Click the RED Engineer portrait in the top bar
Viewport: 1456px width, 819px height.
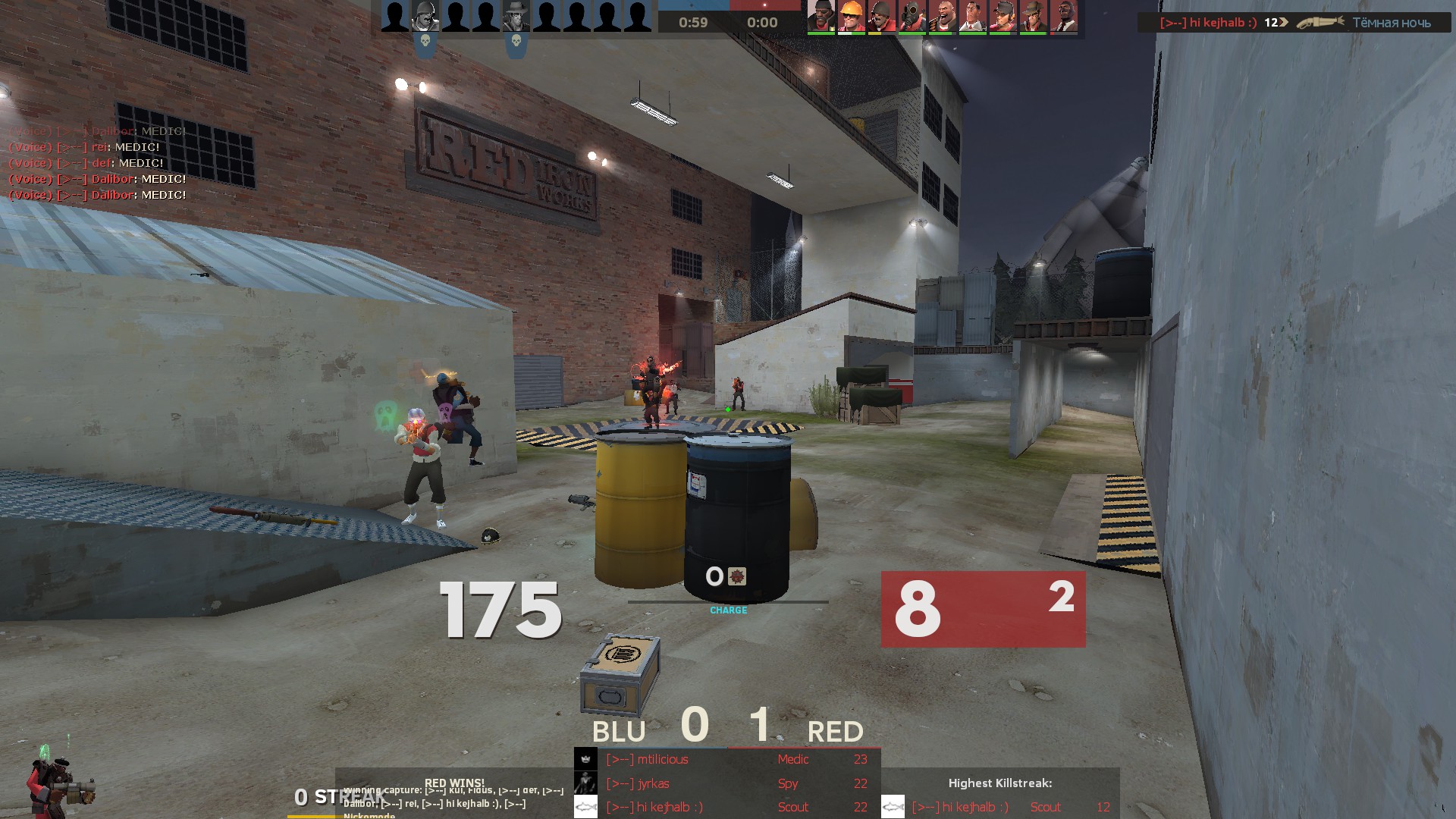(851, 17)
